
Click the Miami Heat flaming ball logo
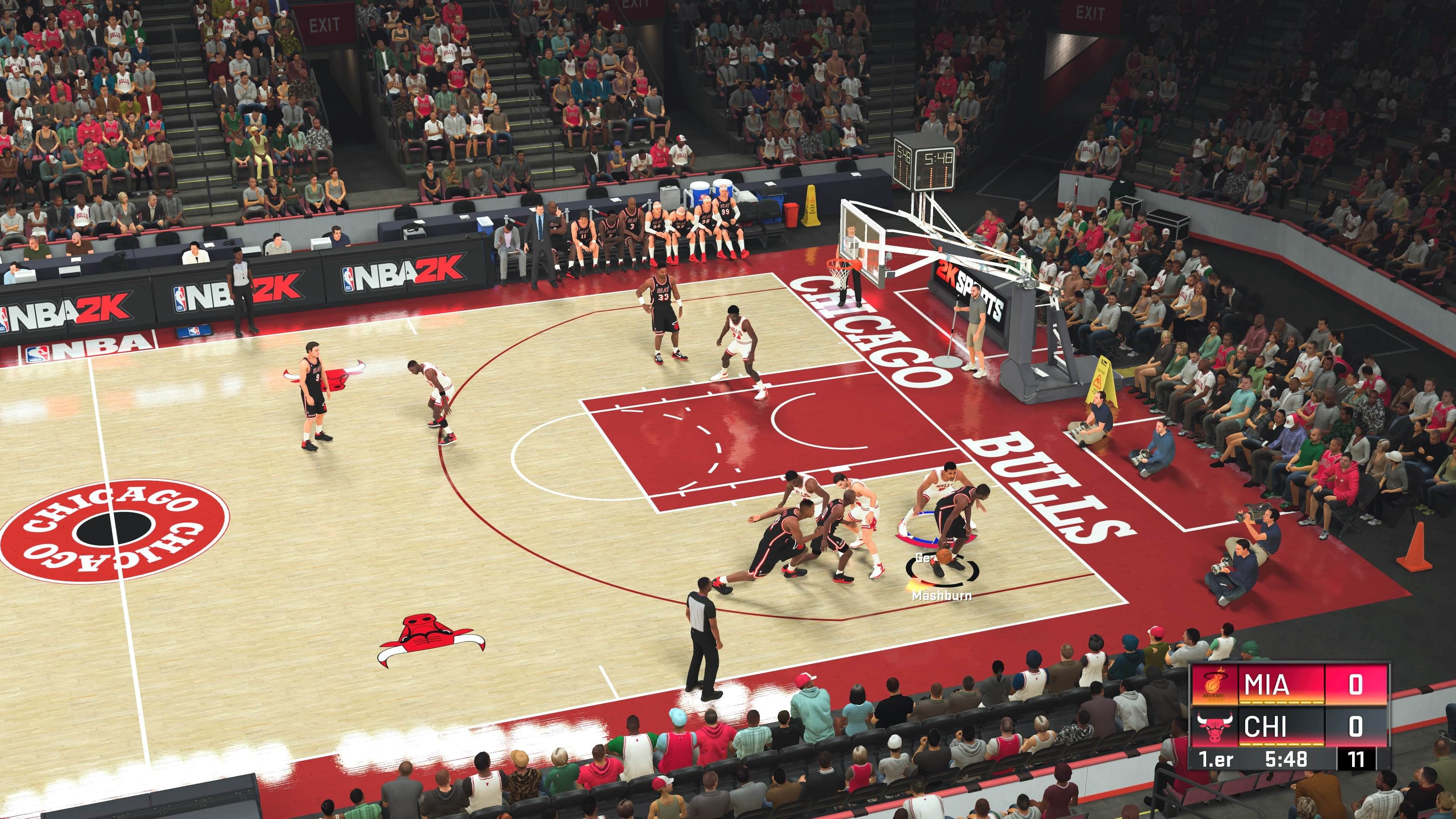(1213, 685)
